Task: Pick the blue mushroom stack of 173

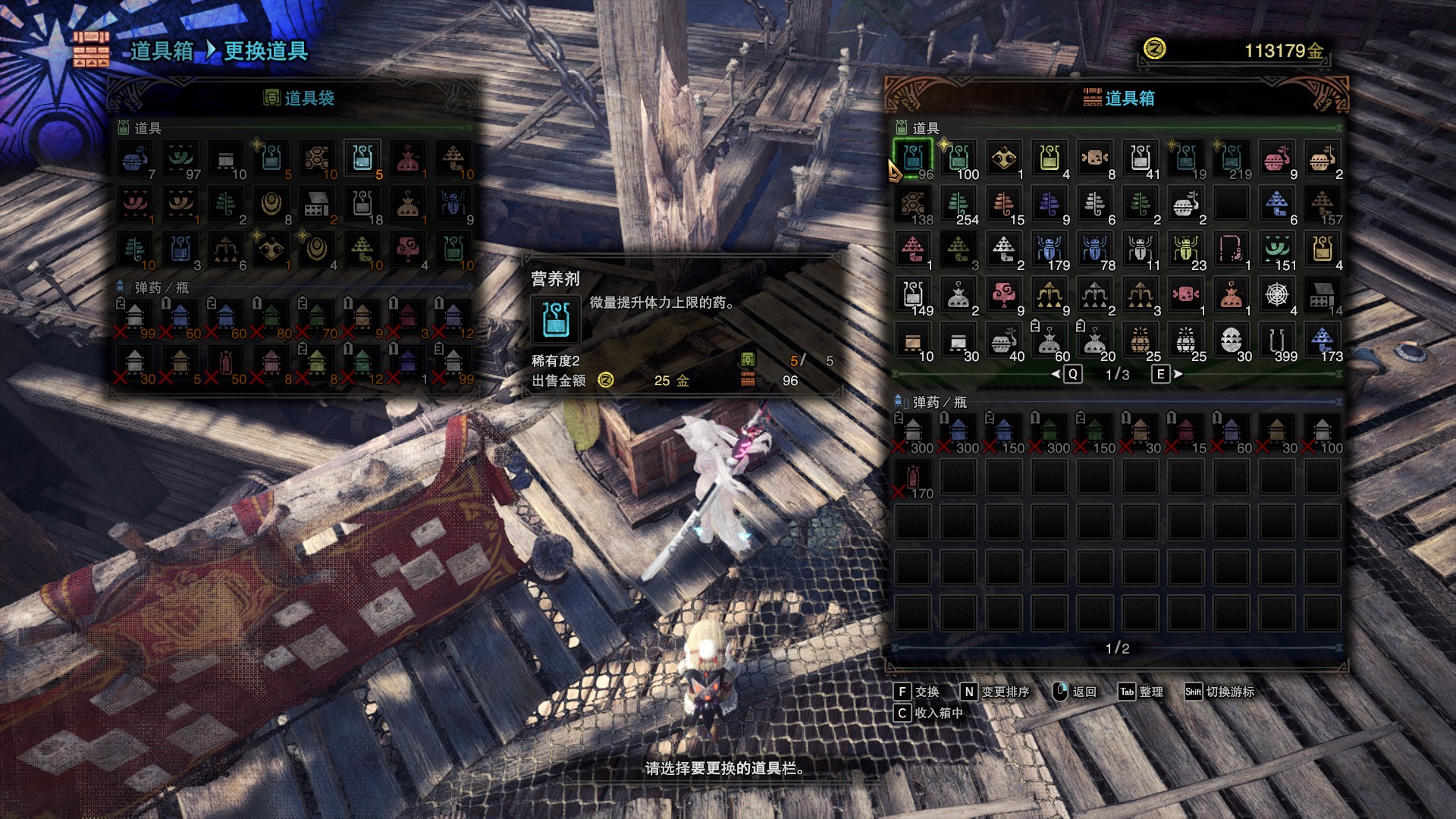Action: [x=1323, y=341]
